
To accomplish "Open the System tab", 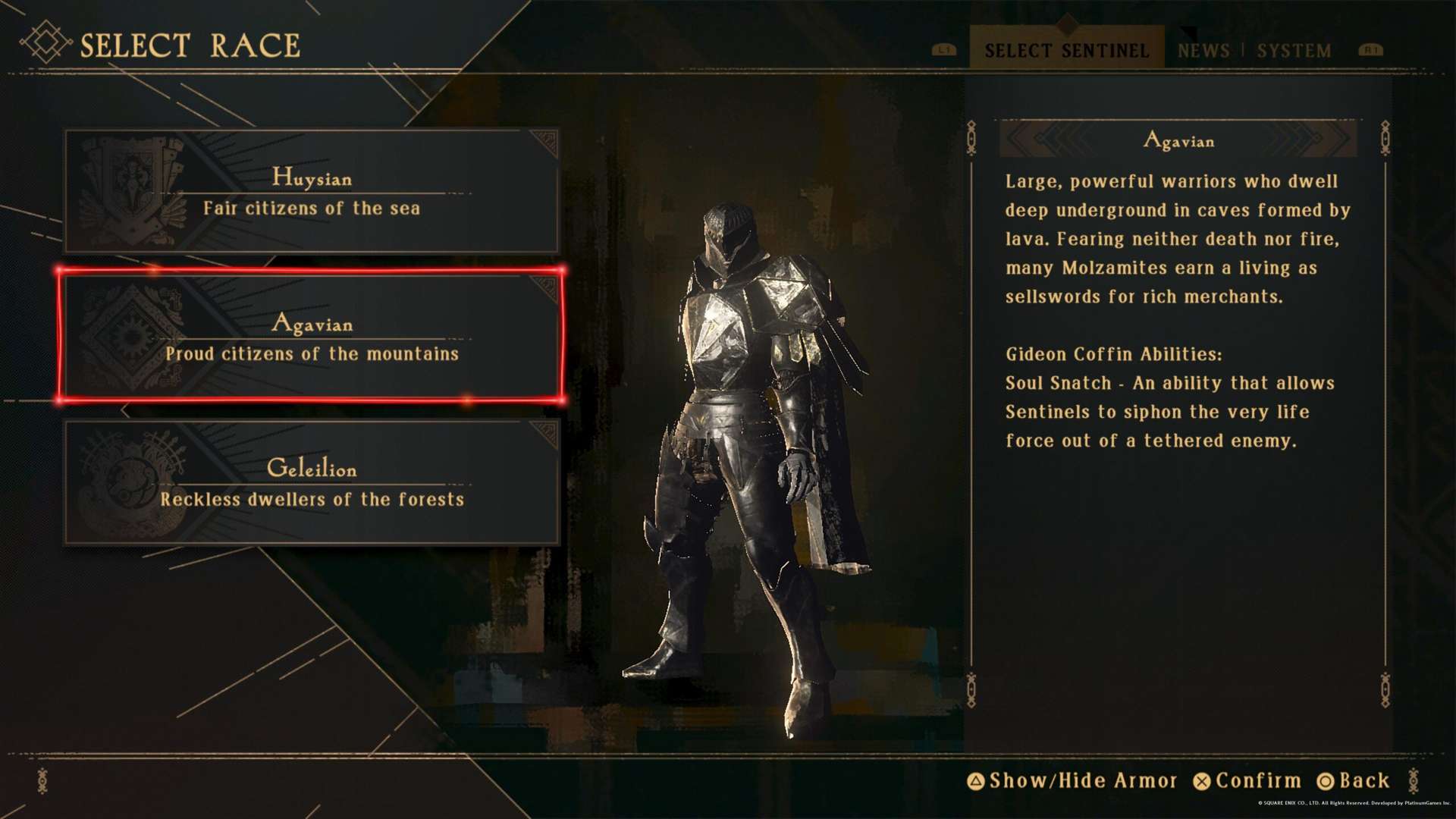I will pyautogui.click(x=1294, y=51).
